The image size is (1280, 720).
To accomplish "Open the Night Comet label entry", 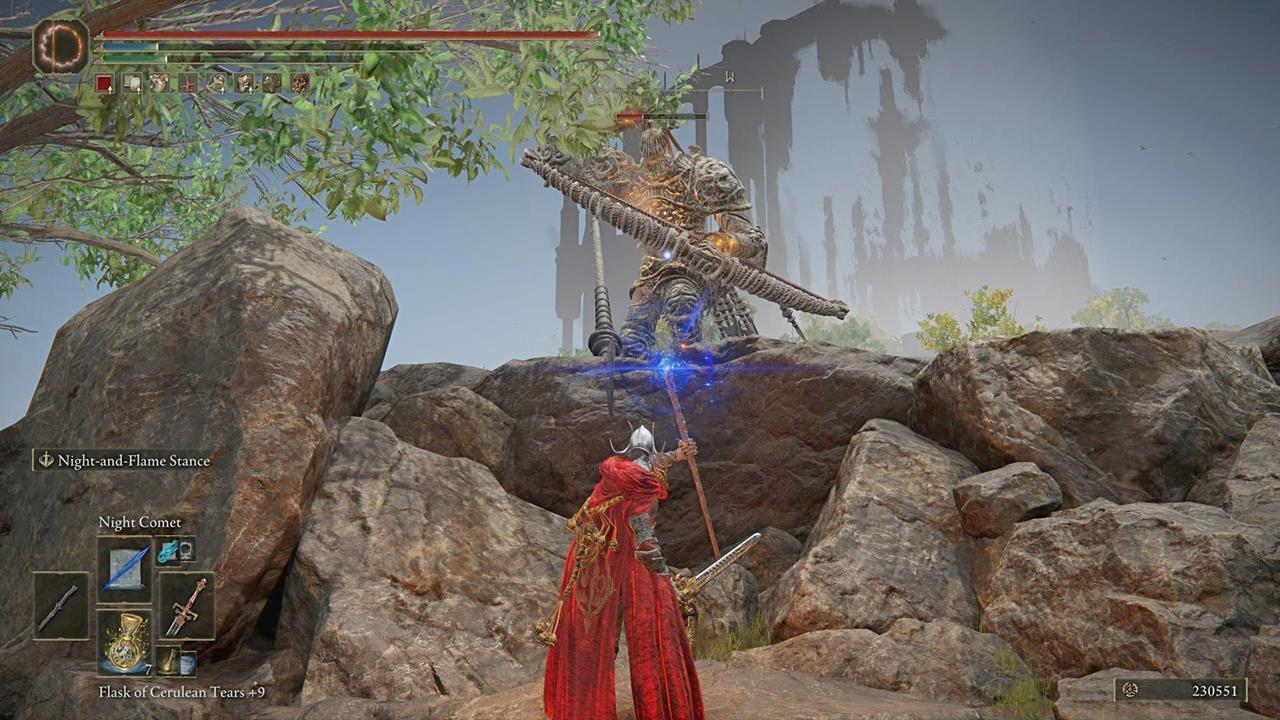I will tap(141, 522).
